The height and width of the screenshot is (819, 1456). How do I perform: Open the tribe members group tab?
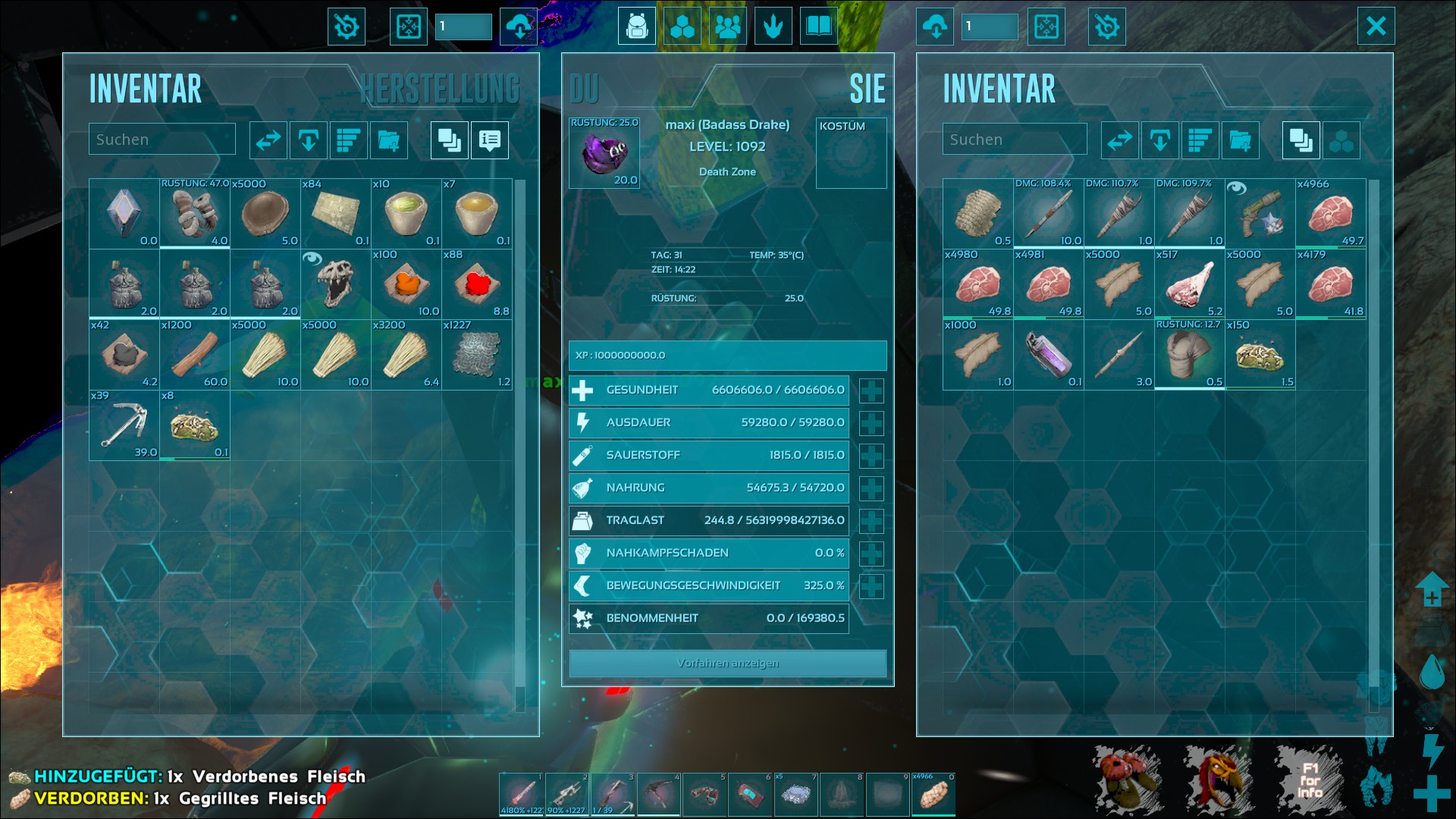[x=727, y=27]
